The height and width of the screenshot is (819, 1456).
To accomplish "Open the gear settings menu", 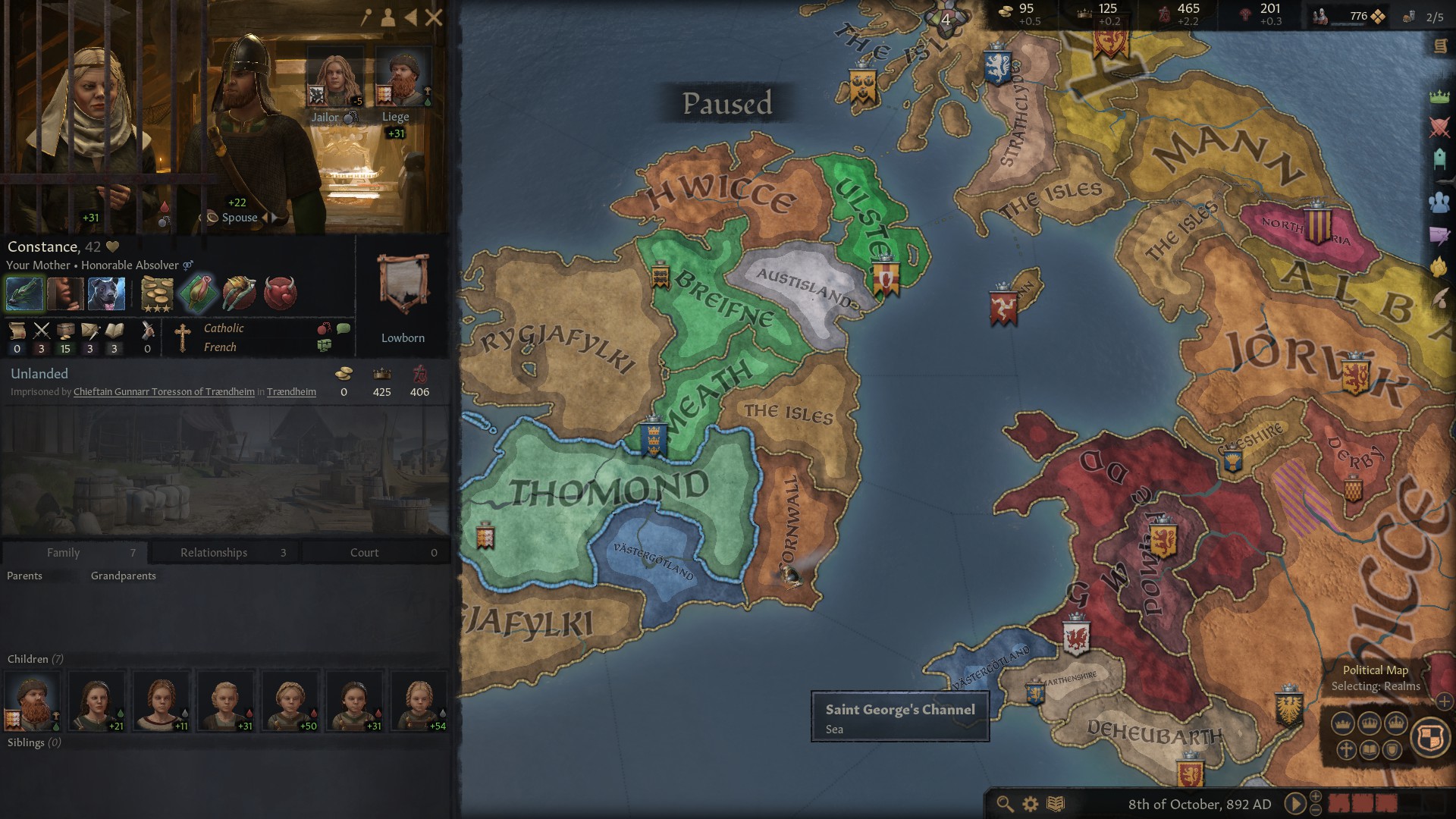I will (x=1030, y=804).
